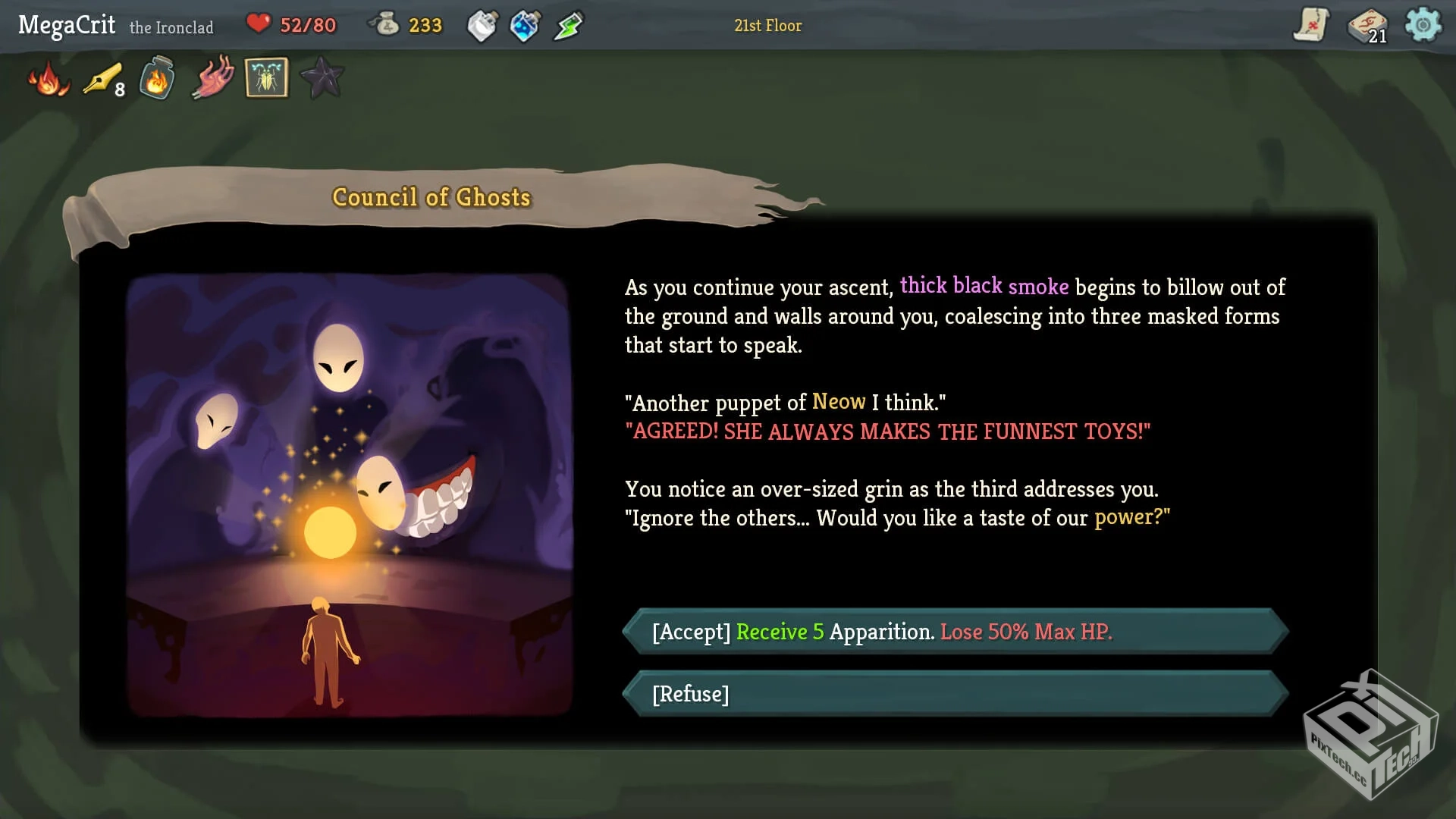Select the white potion bottle
The height and width of the screenshot is (819, 1456).
click(x=482, y=26)
